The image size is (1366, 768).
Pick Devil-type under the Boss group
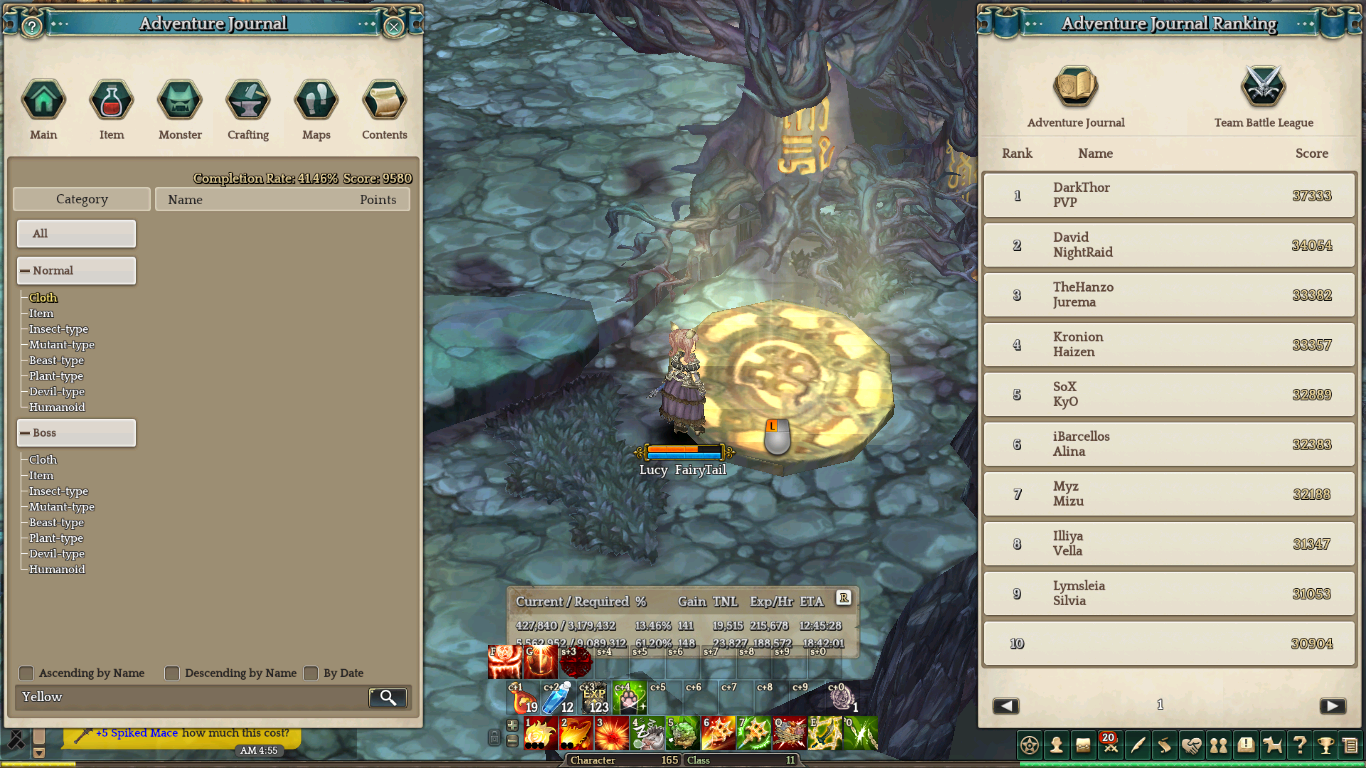coord(57,554)
